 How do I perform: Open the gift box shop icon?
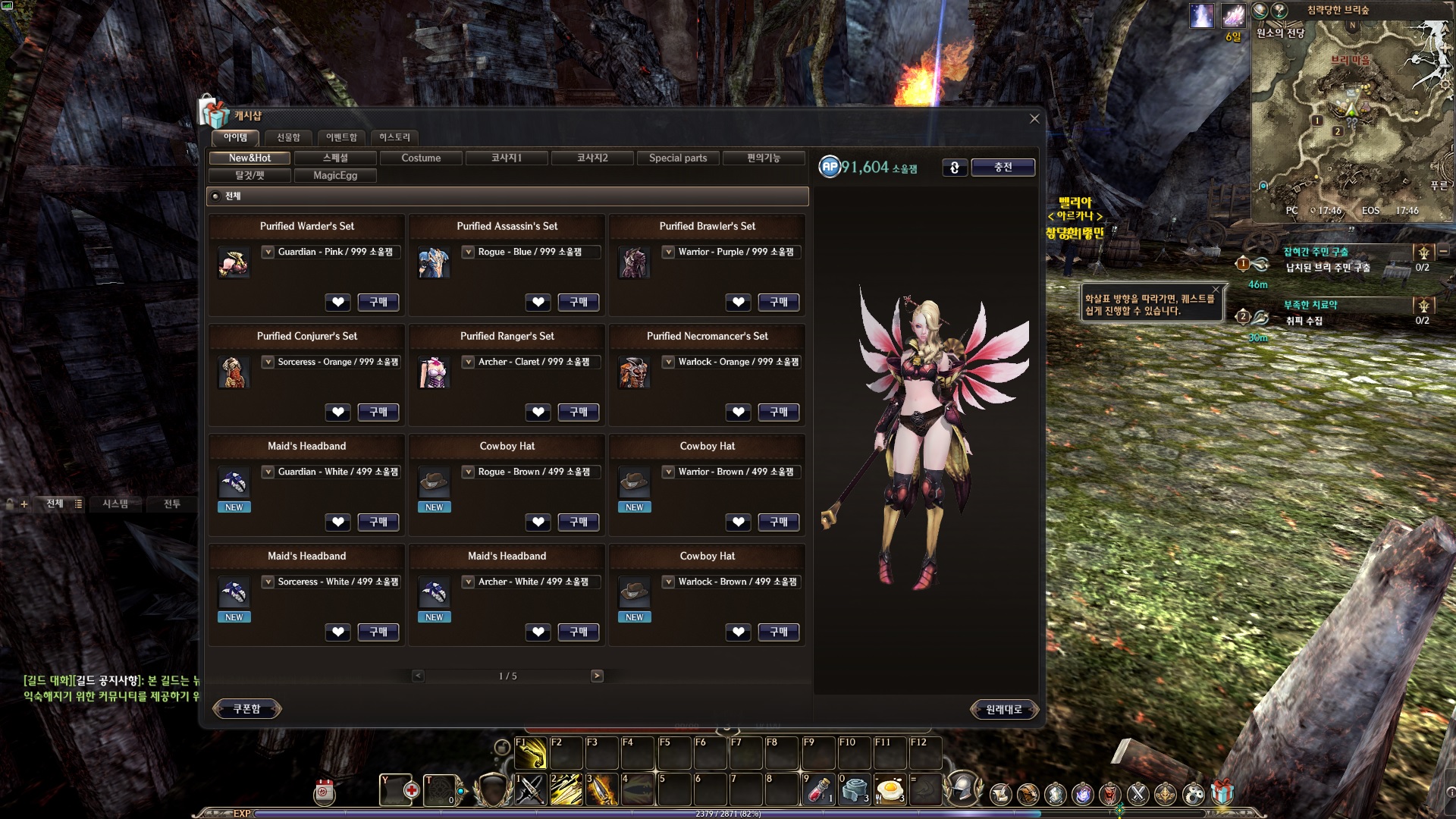[x=1222, y=792]
